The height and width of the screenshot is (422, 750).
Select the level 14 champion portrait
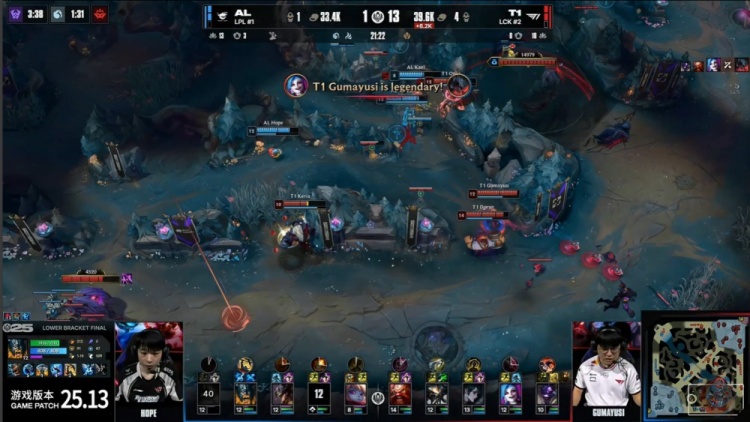[400, 393]
